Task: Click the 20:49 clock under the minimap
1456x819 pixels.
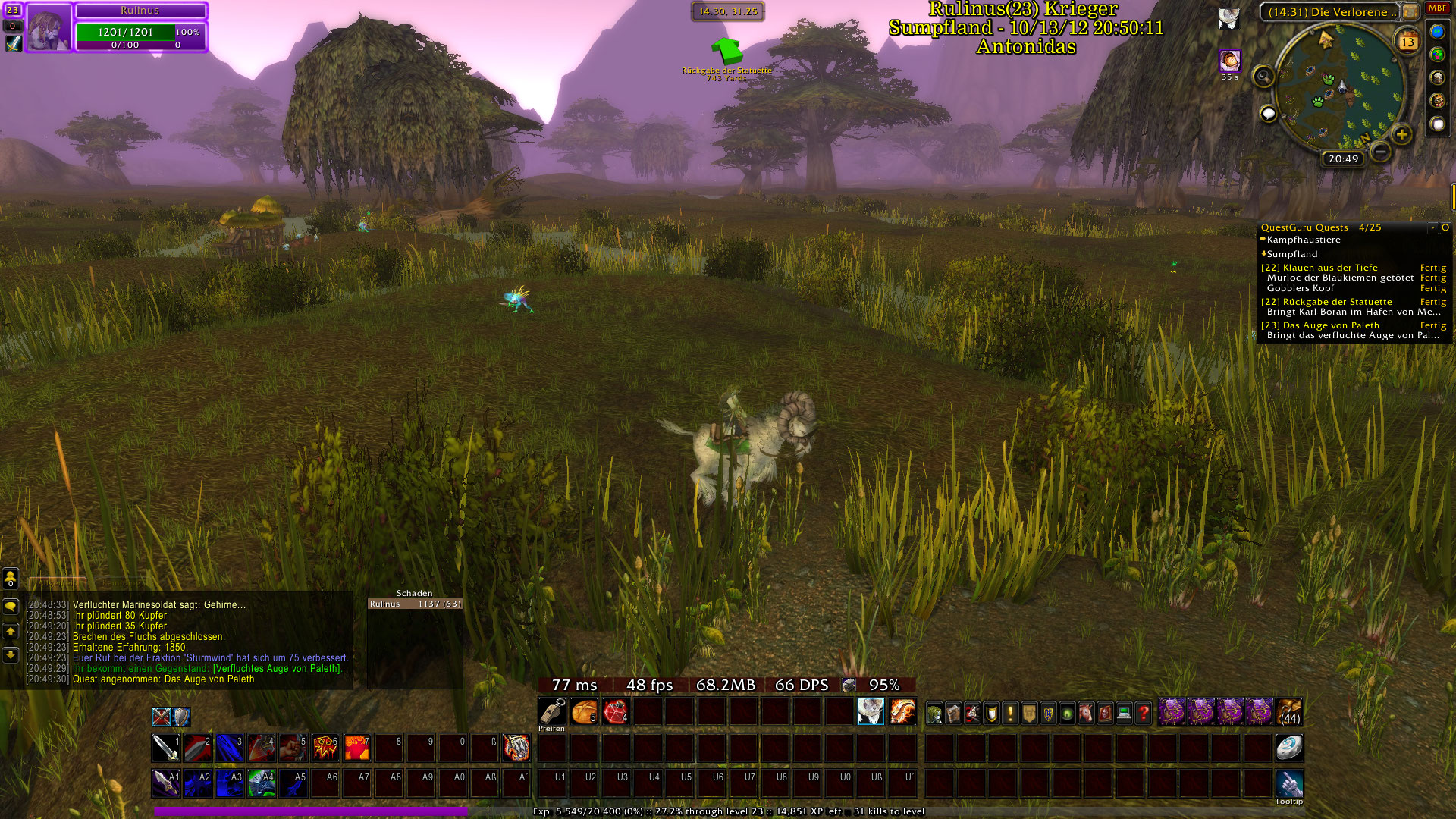Action: [1343, 158]
